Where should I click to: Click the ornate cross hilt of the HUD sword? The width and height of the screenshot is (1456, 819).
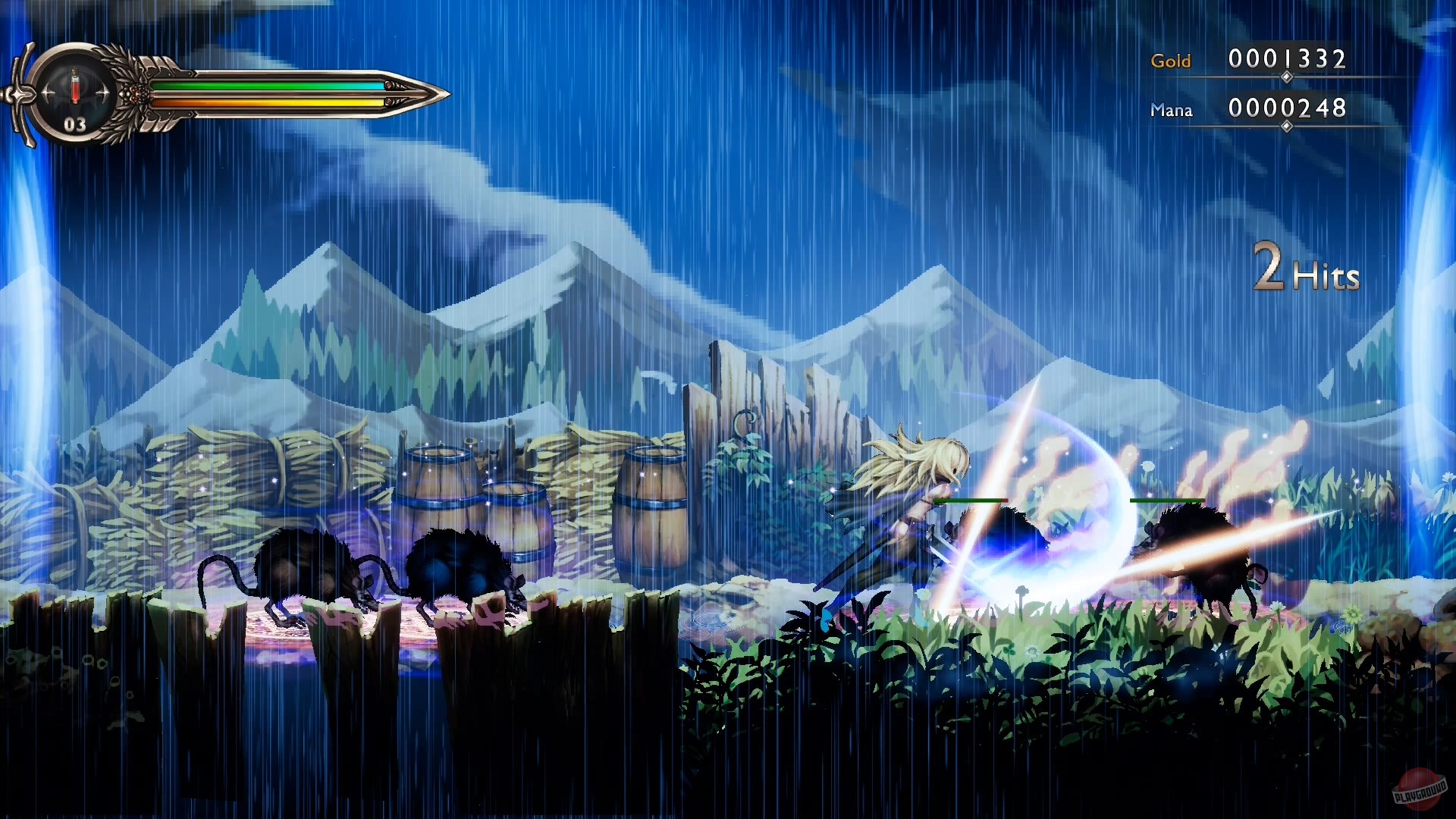[23, 93]
